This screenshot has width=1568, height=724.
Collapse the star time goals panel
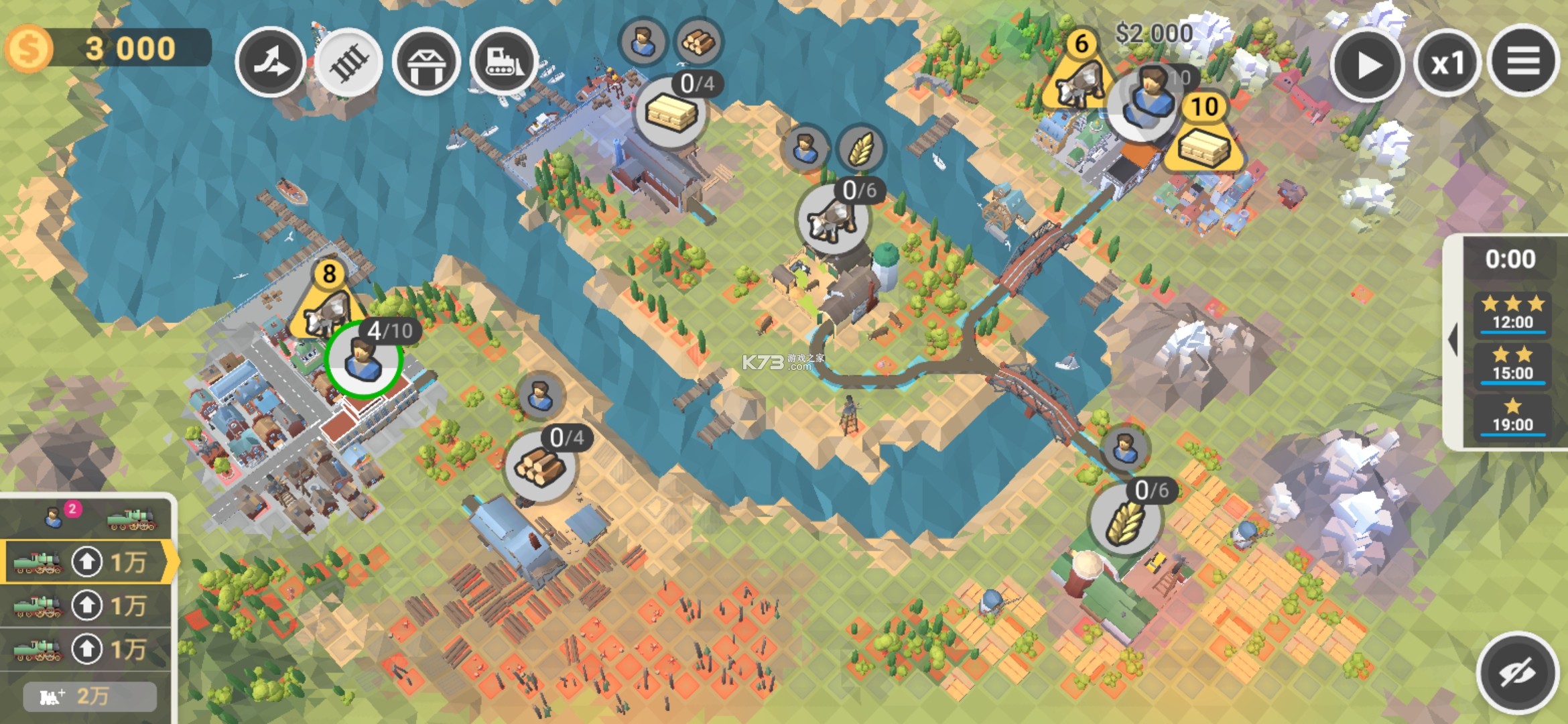point(1453,340)
